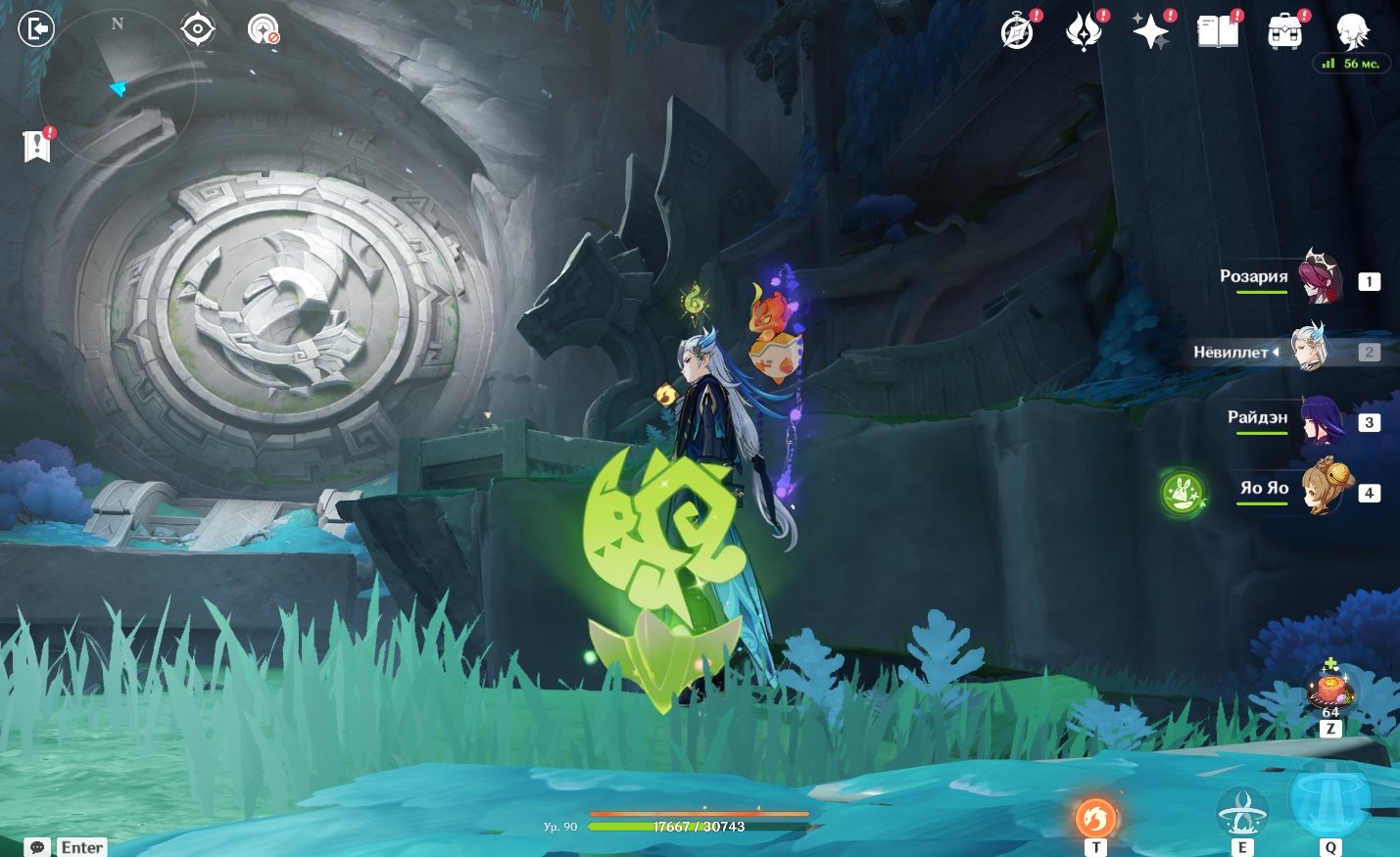Open the open-book tutorial icon
This screenshot has height=857, width=1400.
click(1218, 32)
